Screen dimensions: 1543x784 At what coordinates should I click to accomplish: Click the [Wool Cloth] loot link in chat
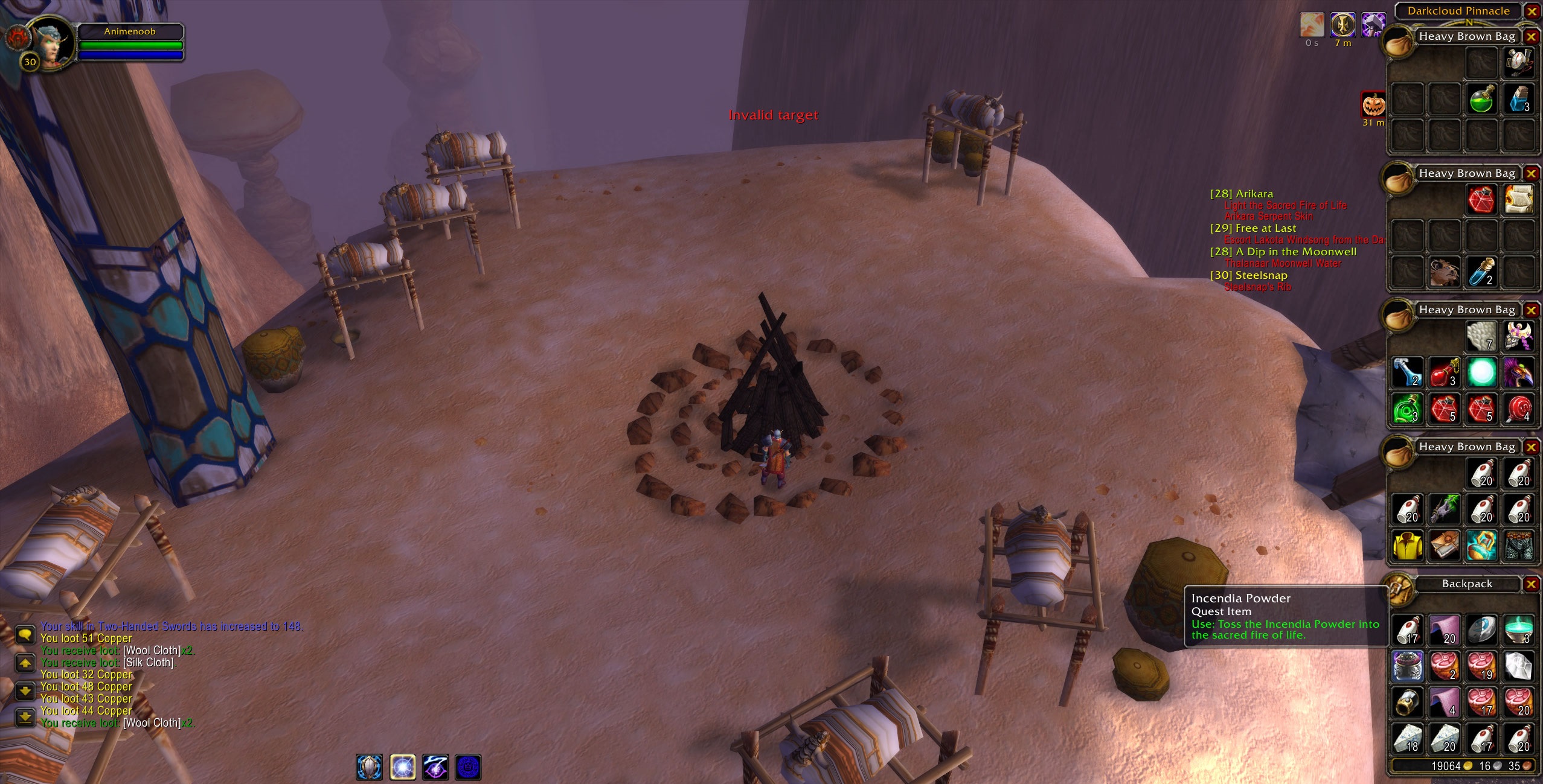point(152,650)
